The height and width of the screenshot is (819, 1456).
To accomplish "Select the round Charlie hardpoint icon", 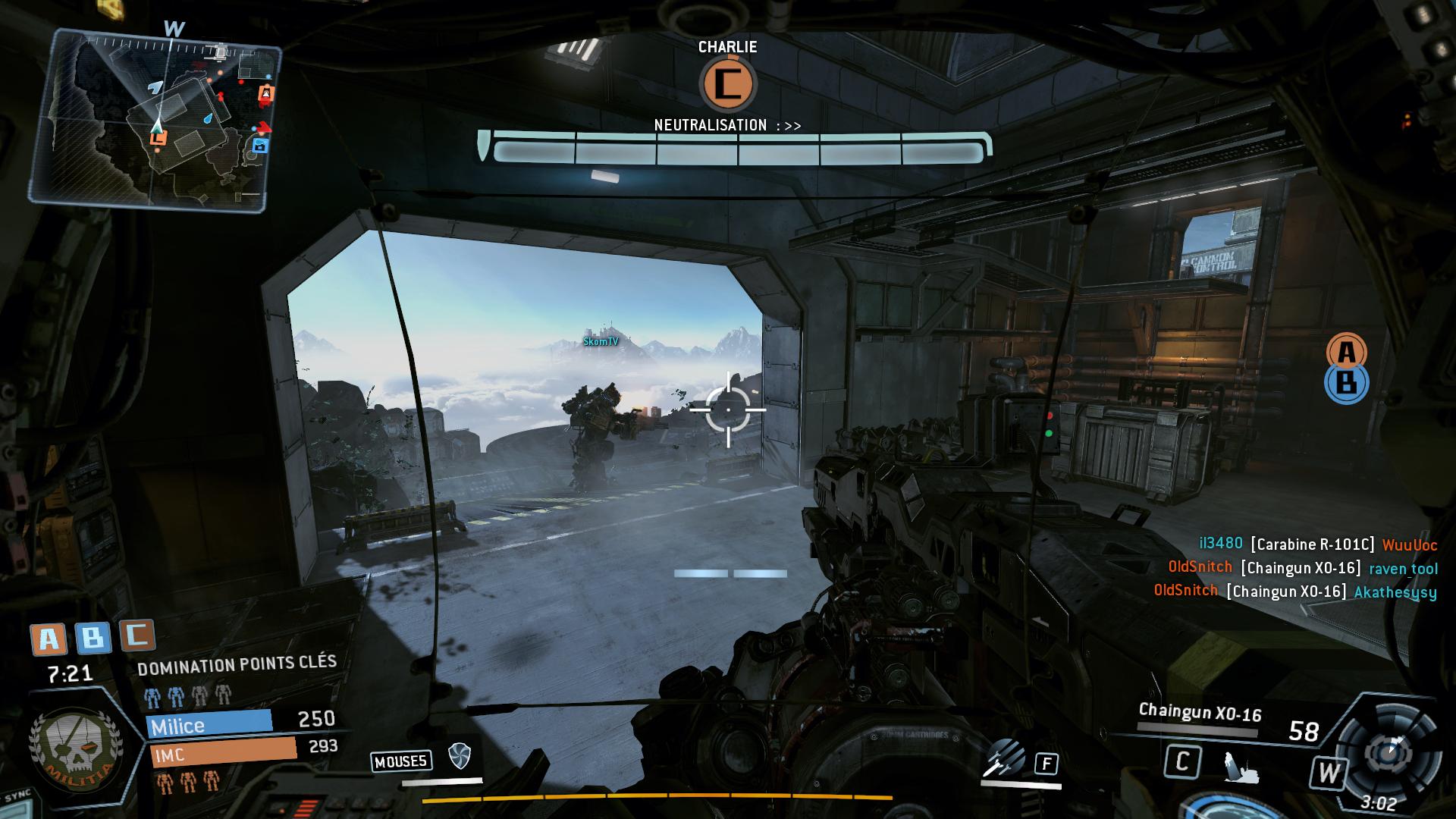I will [x=728, y=84].
